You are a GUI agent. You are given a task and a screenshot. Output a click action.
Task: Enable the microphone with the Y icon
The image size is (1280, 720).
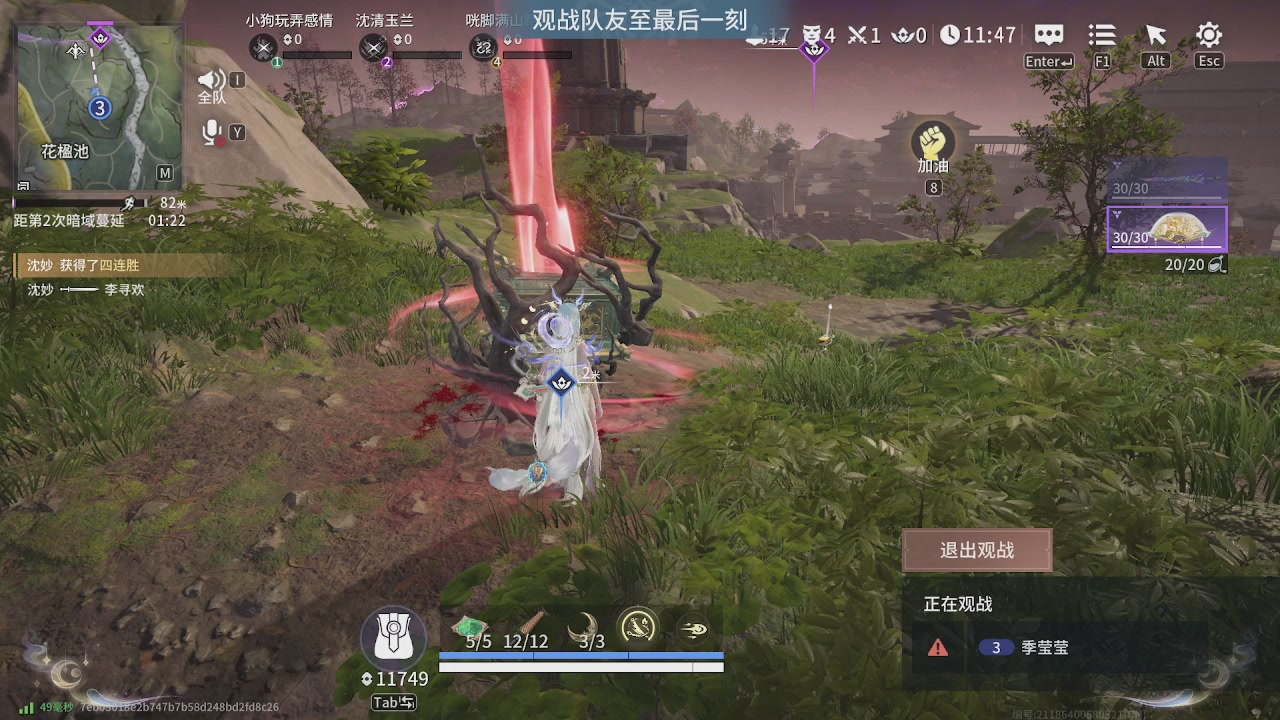211,131
